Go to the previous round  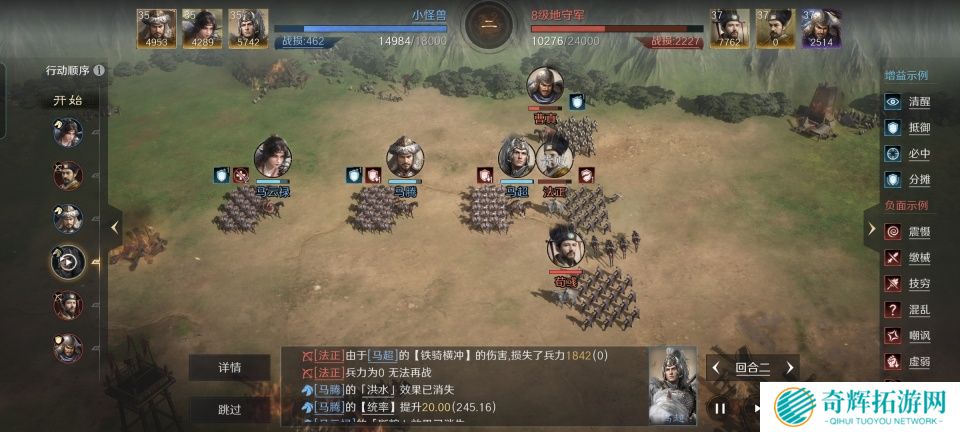[716, 368]
